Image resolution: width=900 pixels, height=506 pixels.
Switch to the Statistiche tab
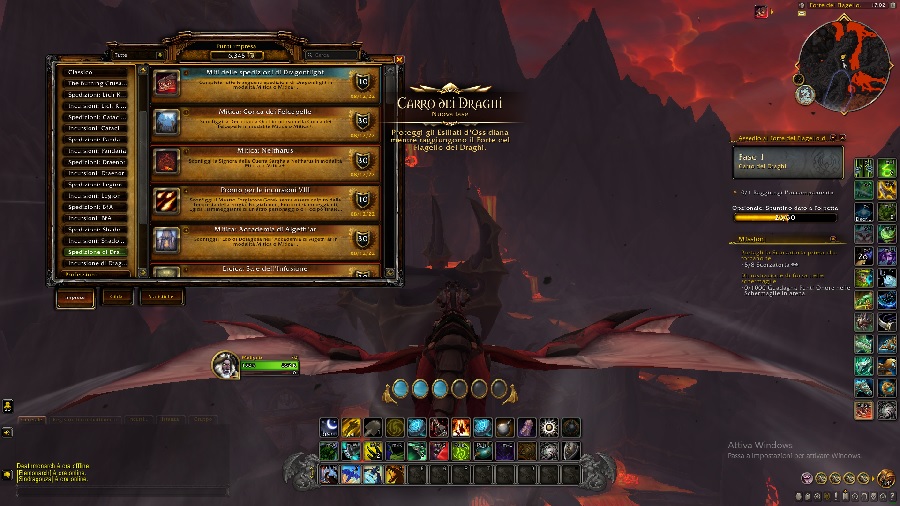pyautogui.click(x=162, y=297)
